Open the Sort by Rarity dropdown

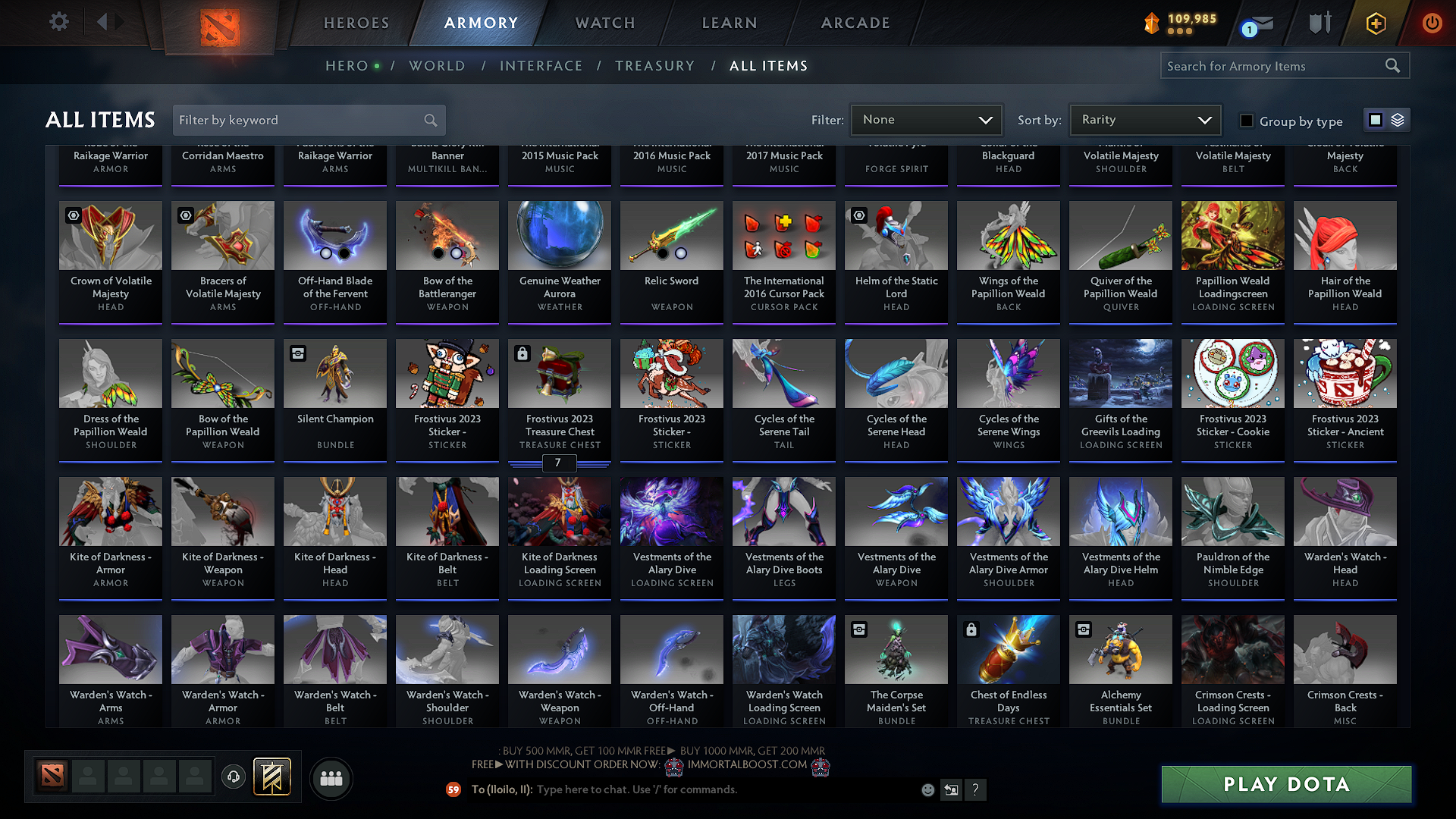point(1144,119)
